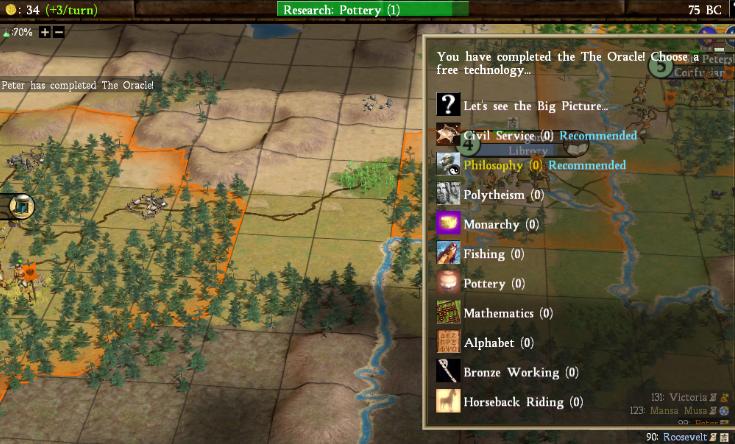Viewport: 735px width, 444px height.
Task: Select Philosophy as the free technology
Action: [x=493, y=165]
